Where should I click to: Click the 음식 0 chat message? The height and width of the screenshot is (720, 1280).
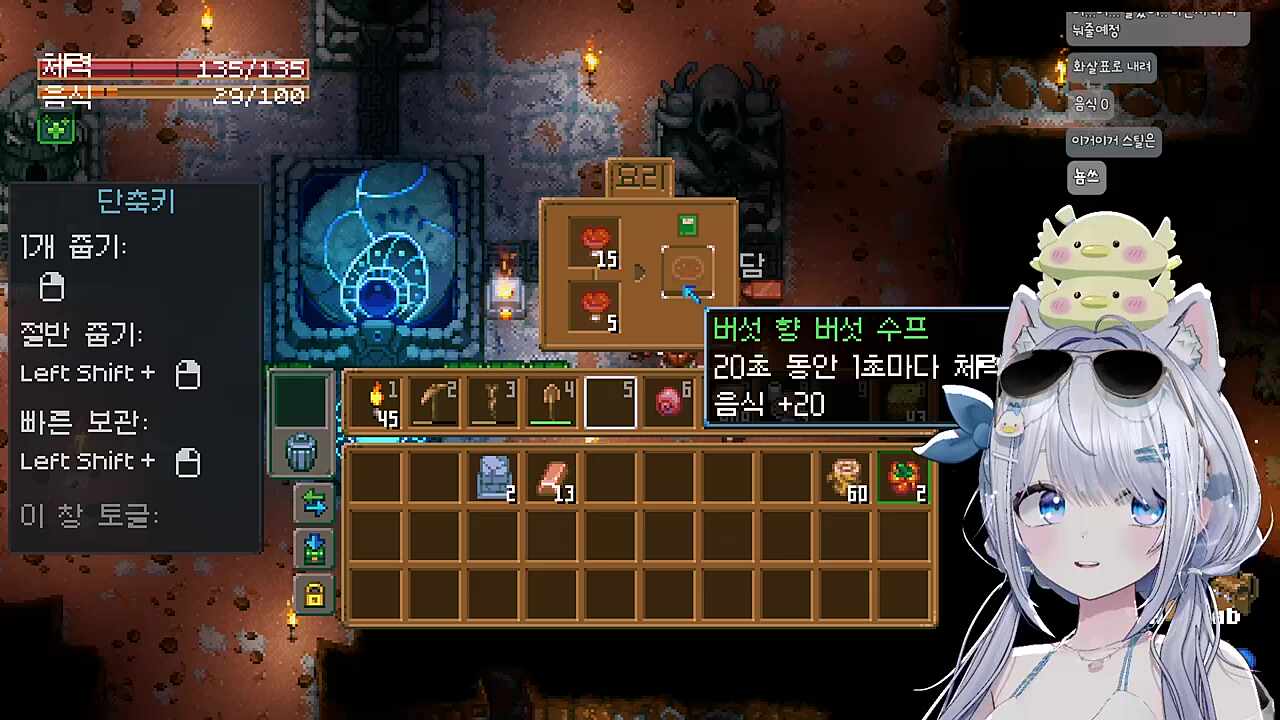click(x=1090, y=103)
